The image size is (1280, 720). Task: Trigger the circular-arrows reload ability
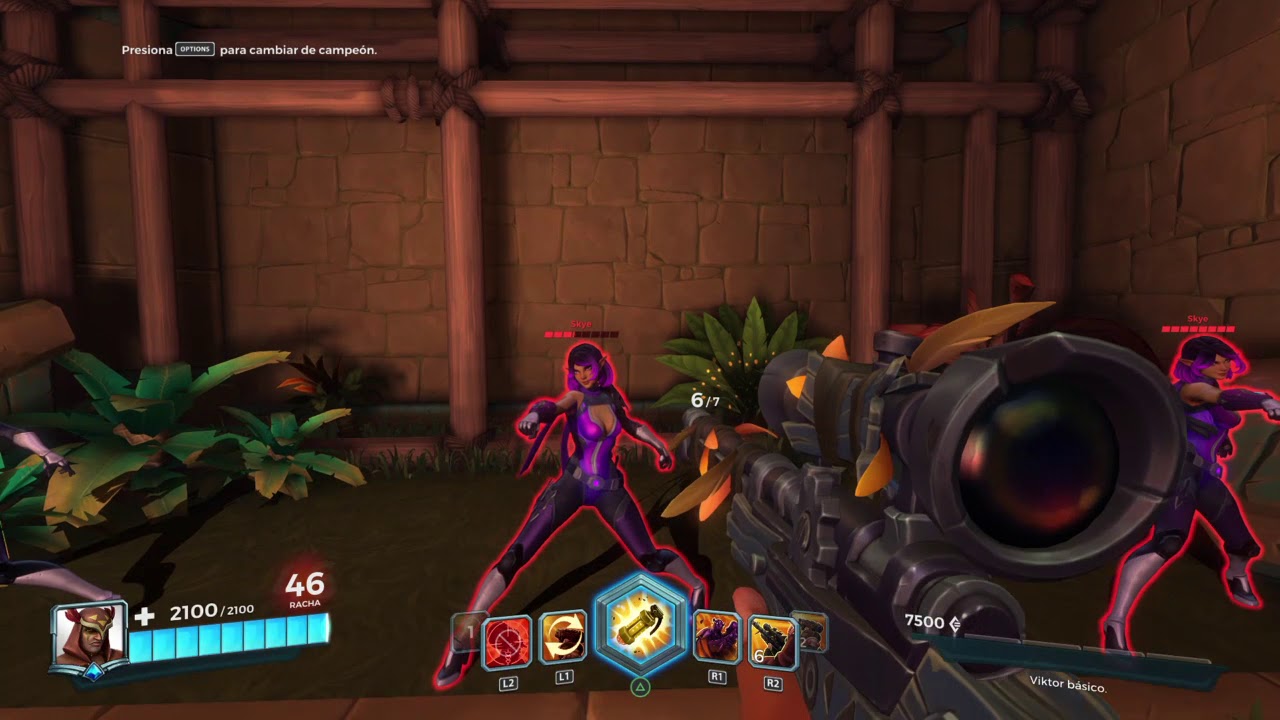point(564,639)
